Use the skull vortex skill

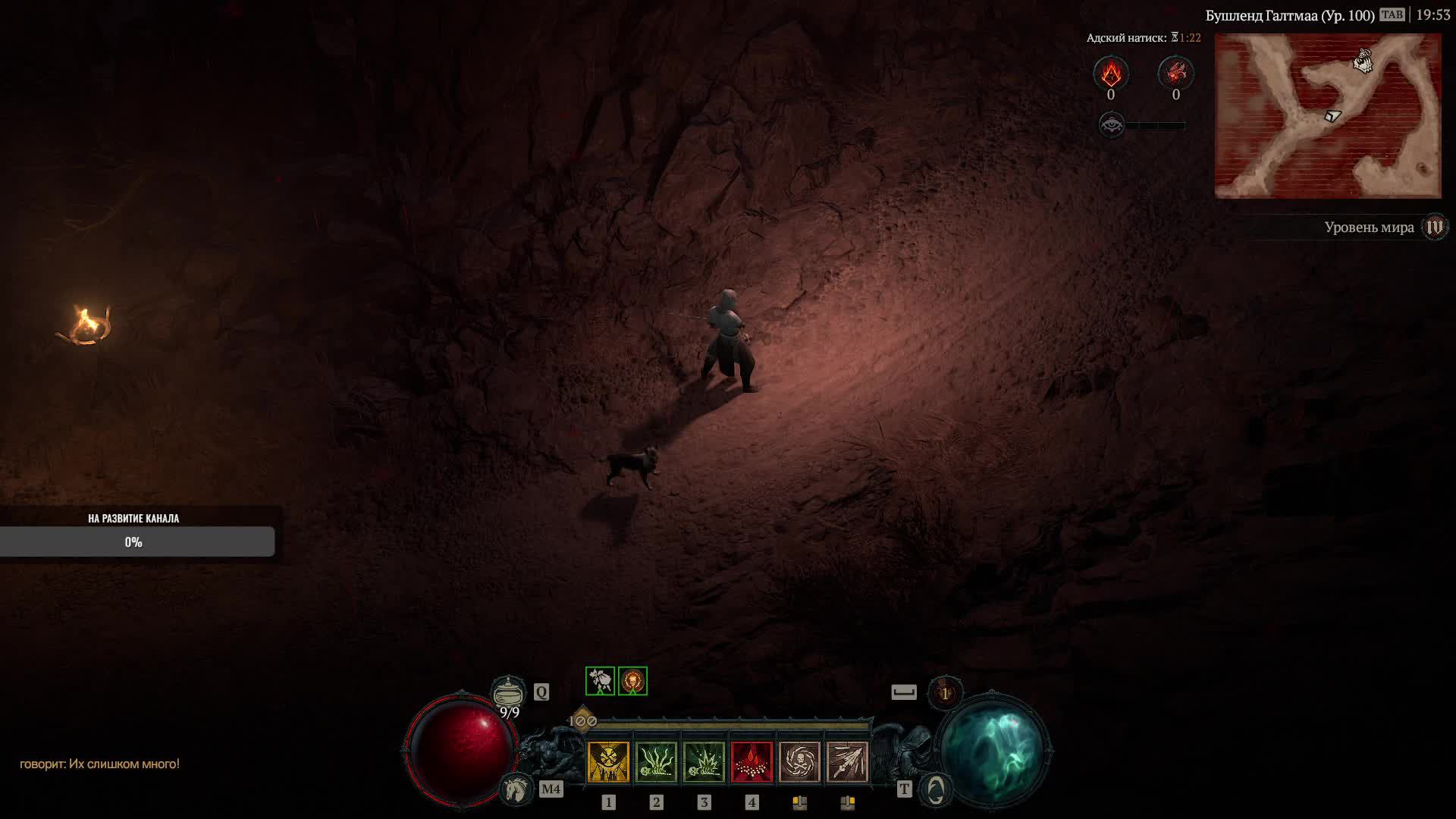799,761
